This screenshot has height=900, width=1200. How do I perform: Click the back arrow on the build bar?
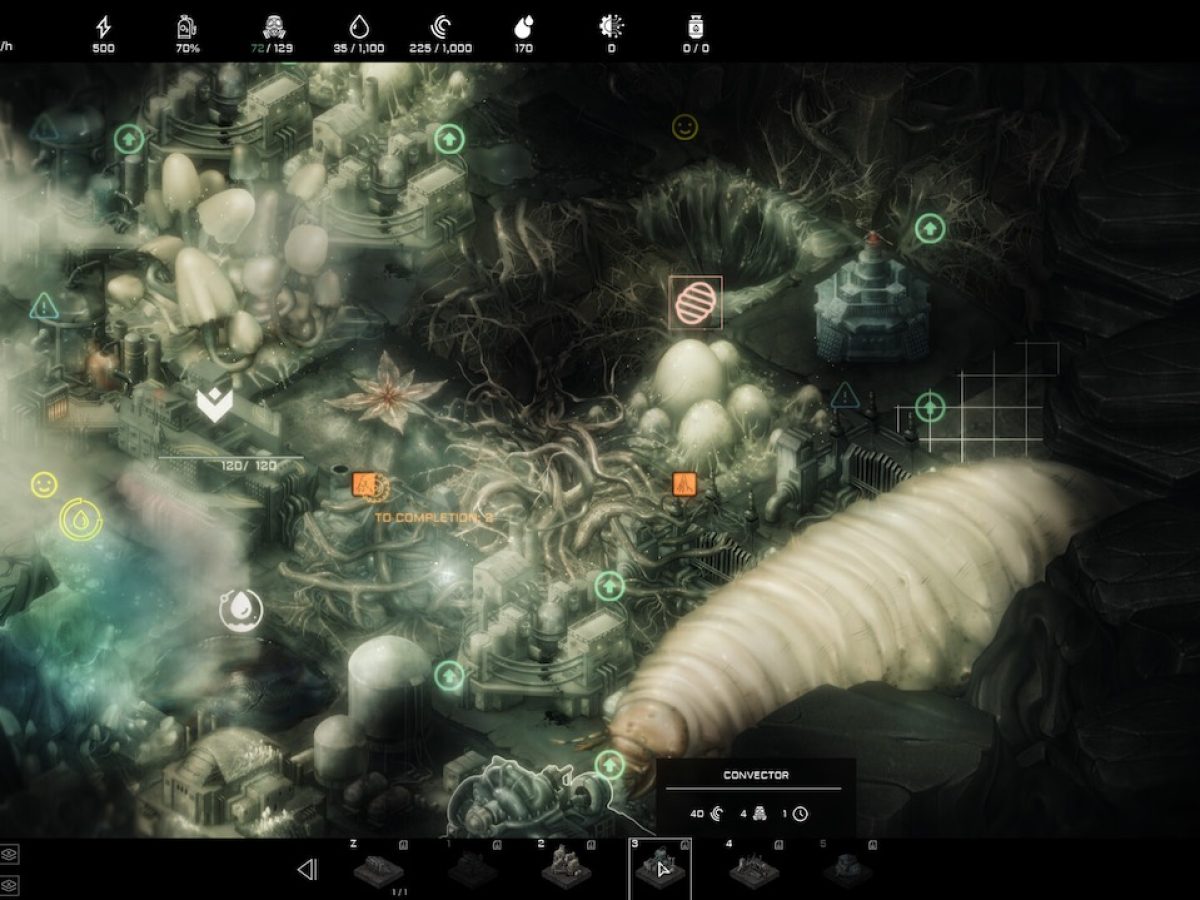click(x=307, y=869)
